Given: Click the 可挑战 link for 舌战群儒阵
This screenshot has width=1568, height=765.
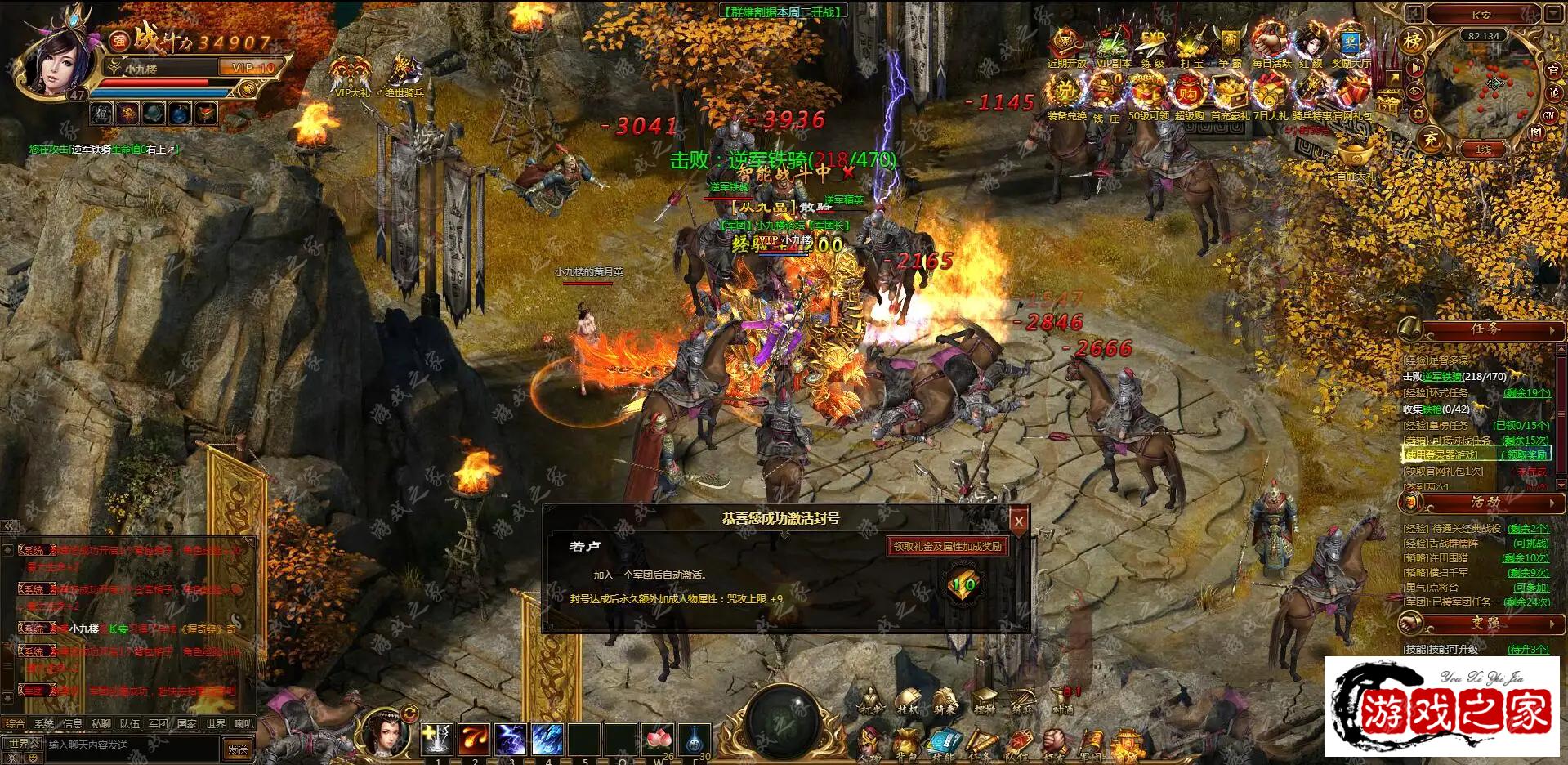Looking at the screenshot, I should pyautogui.click(x=1530, y=543).
